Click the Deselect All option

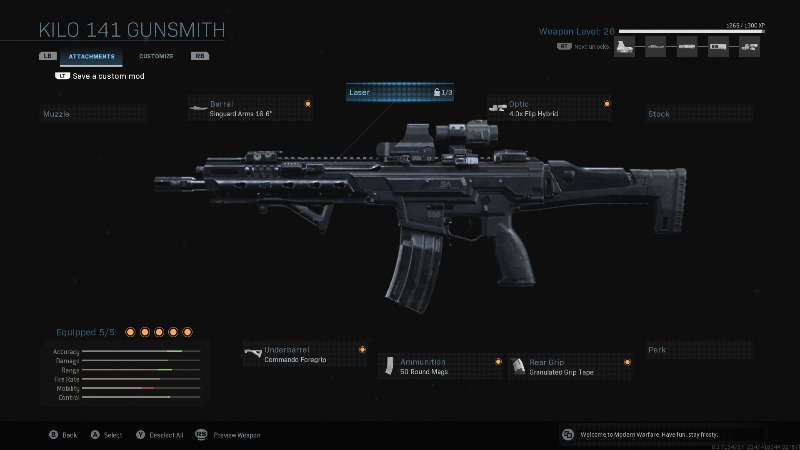click(x=161, y=435)
